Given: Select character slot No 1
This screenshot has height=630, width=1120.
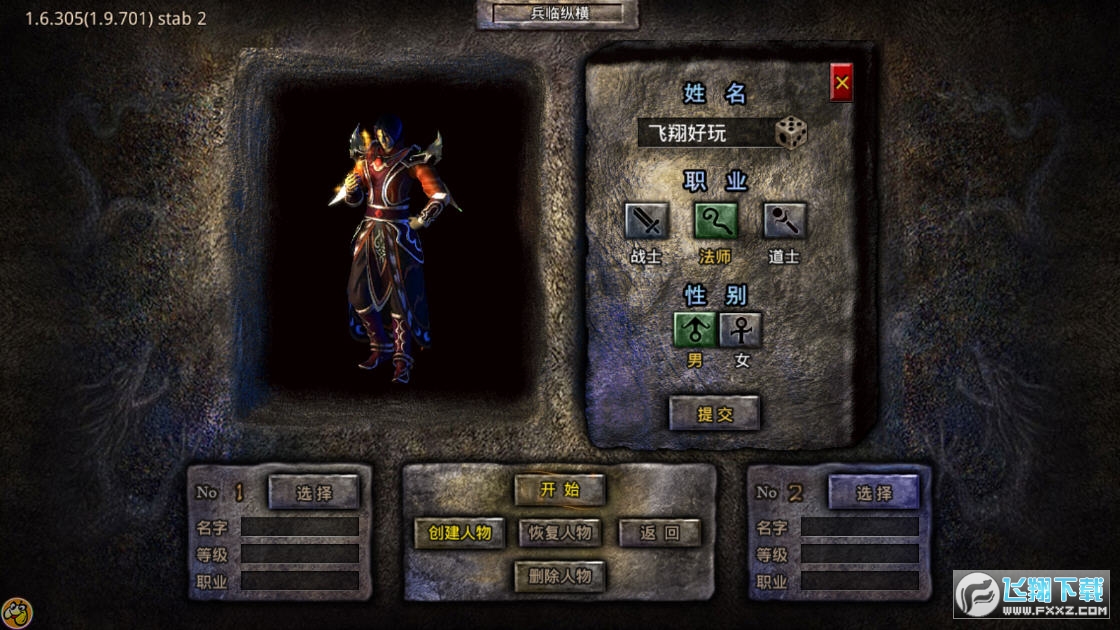Looking at the screenshot, I should [313, 492].
